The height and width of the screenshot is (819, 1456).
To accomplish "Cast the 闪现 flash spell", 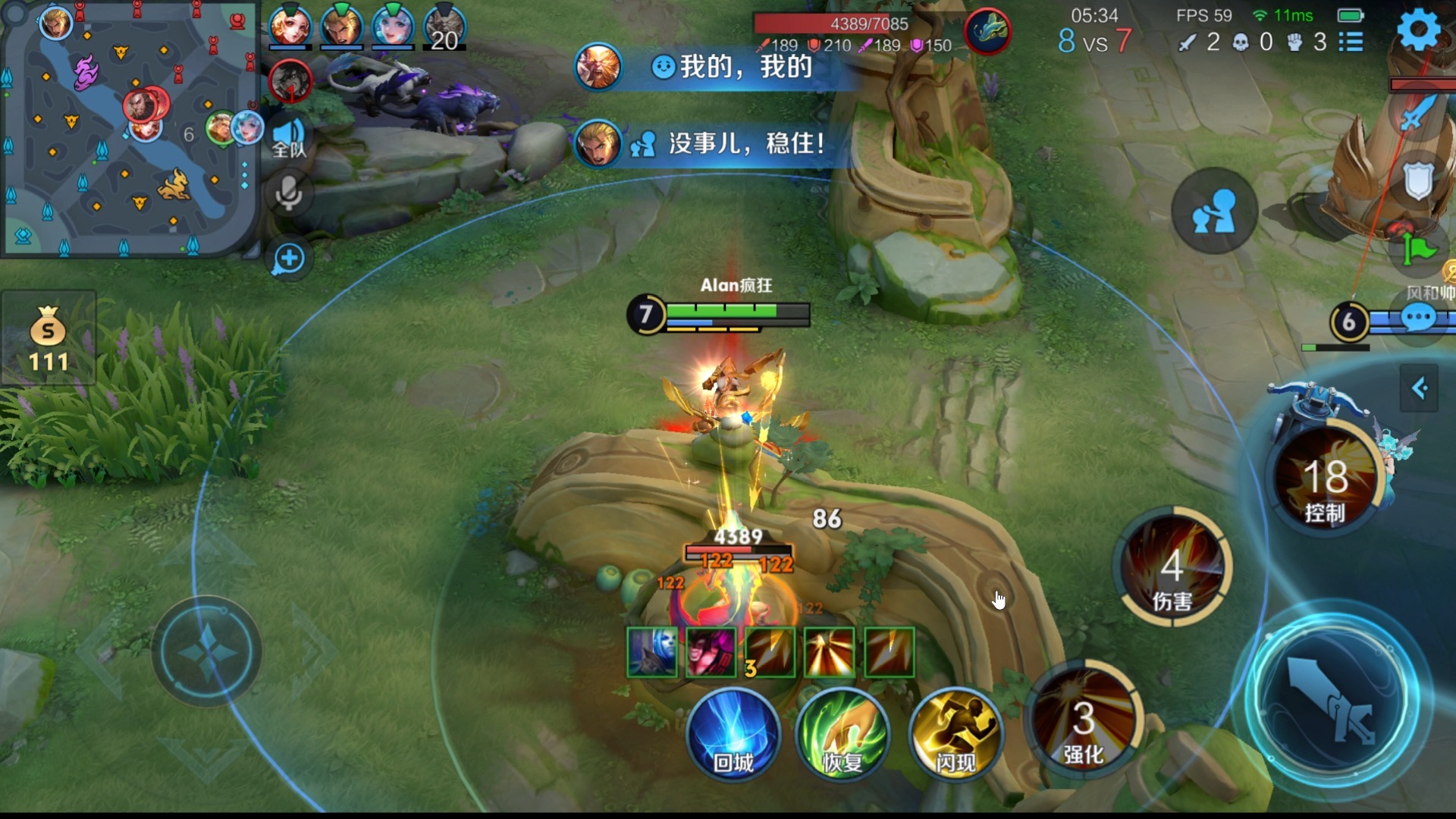I will (x=955, y=735).
